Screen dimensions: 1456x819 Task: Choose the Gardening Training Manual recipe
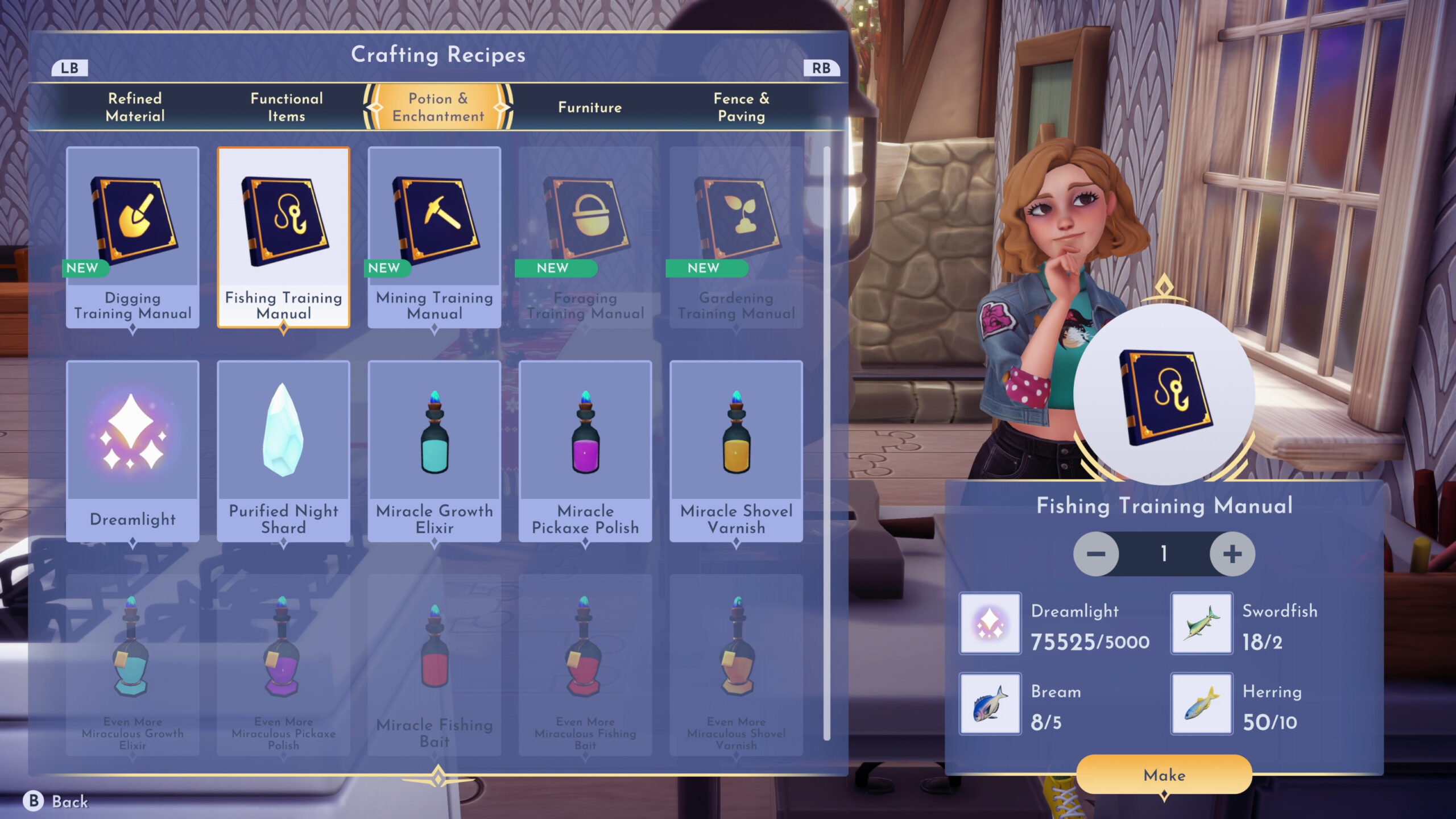click(736, 237)
